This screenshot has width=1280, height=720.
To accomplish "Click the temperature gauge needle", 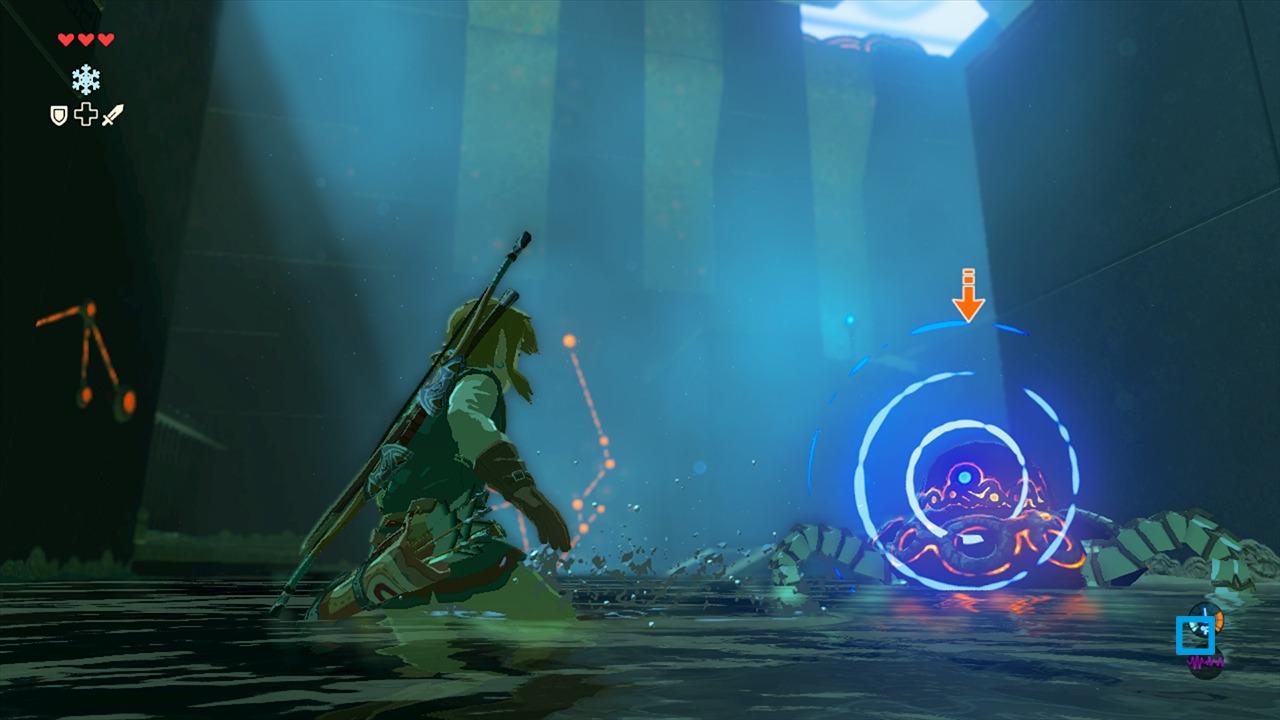I will tap(1204, 610).
